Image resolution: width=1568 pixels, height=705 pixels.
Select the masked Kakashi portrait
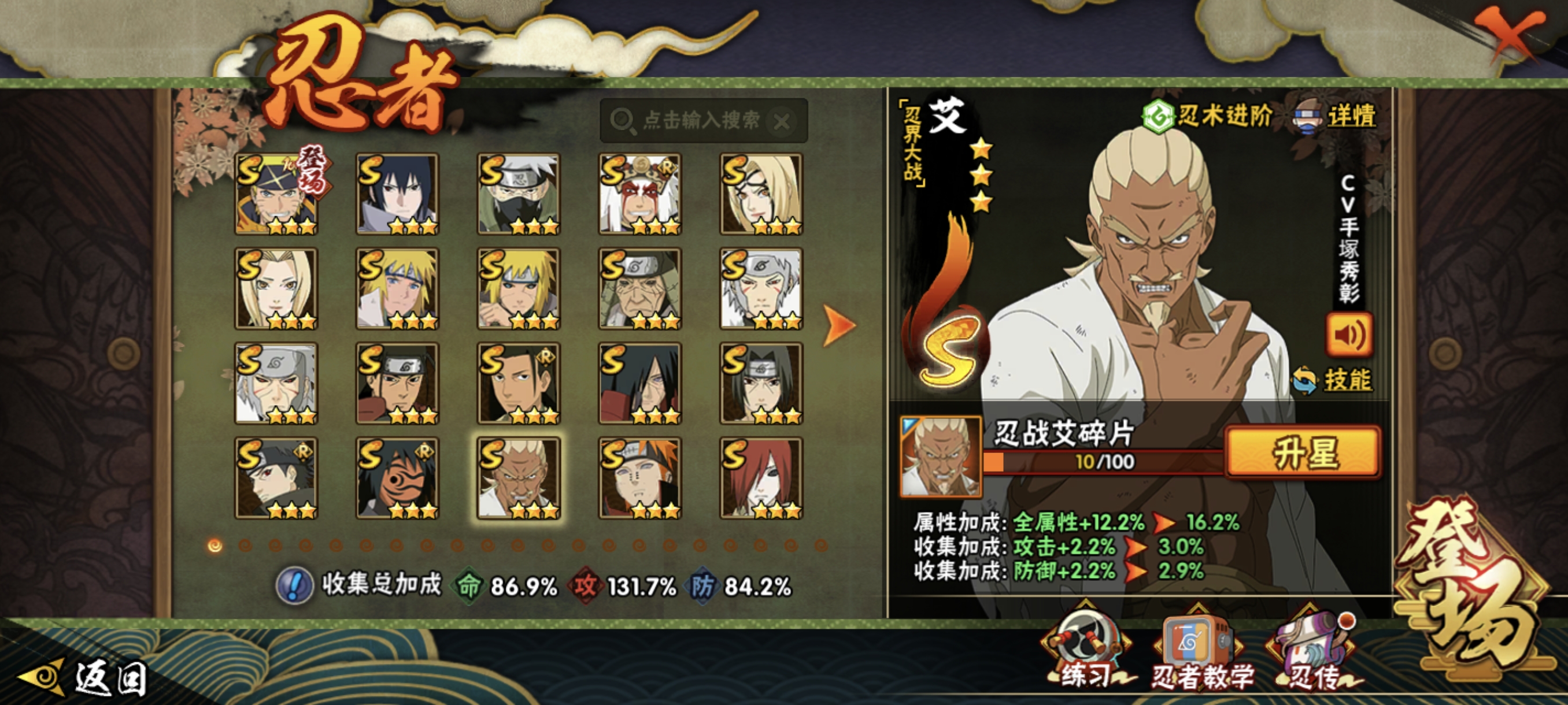[519, 194]
